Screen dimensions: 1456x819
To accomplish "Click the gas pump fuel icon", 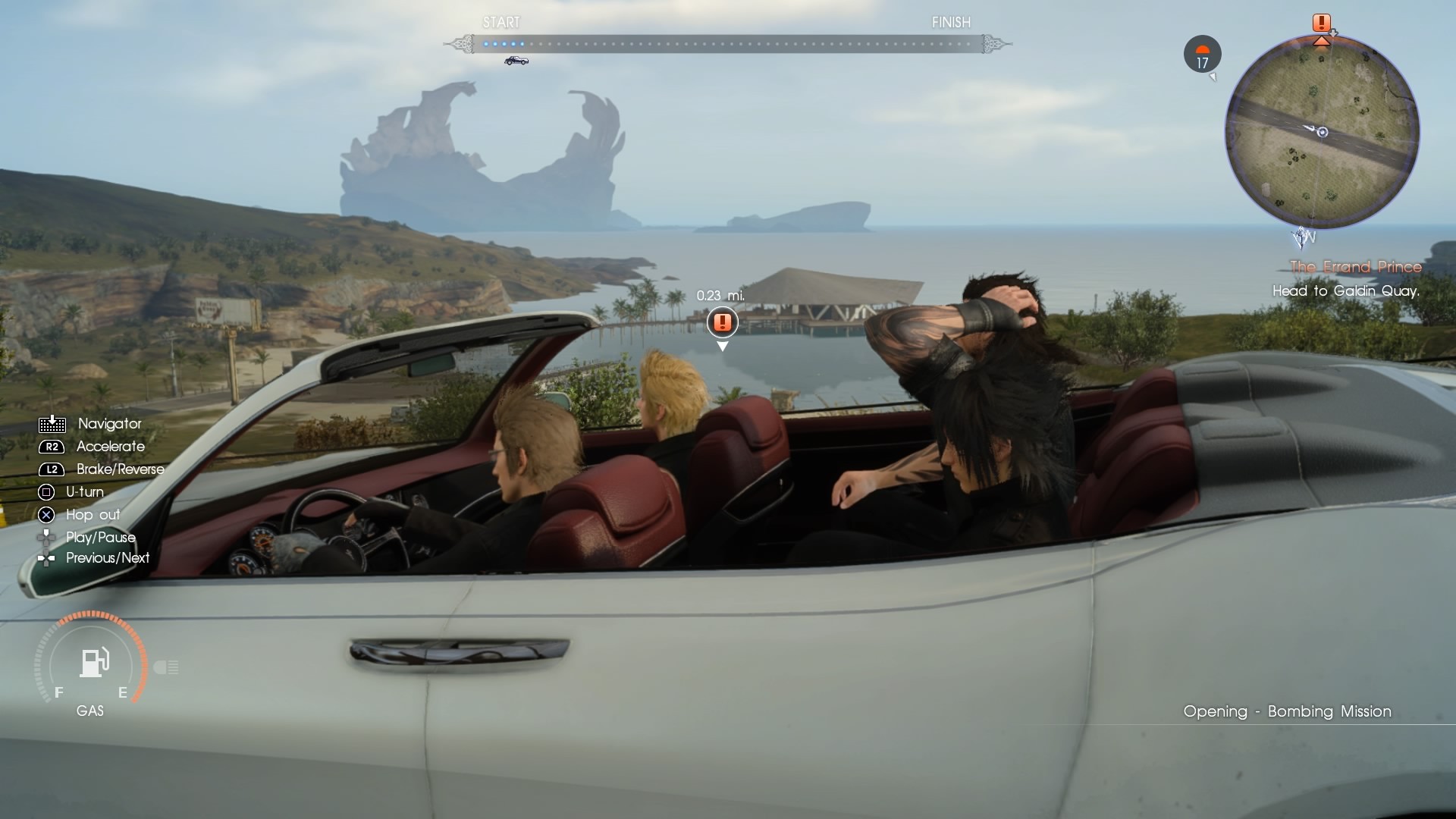I will (x=95, y=662).
